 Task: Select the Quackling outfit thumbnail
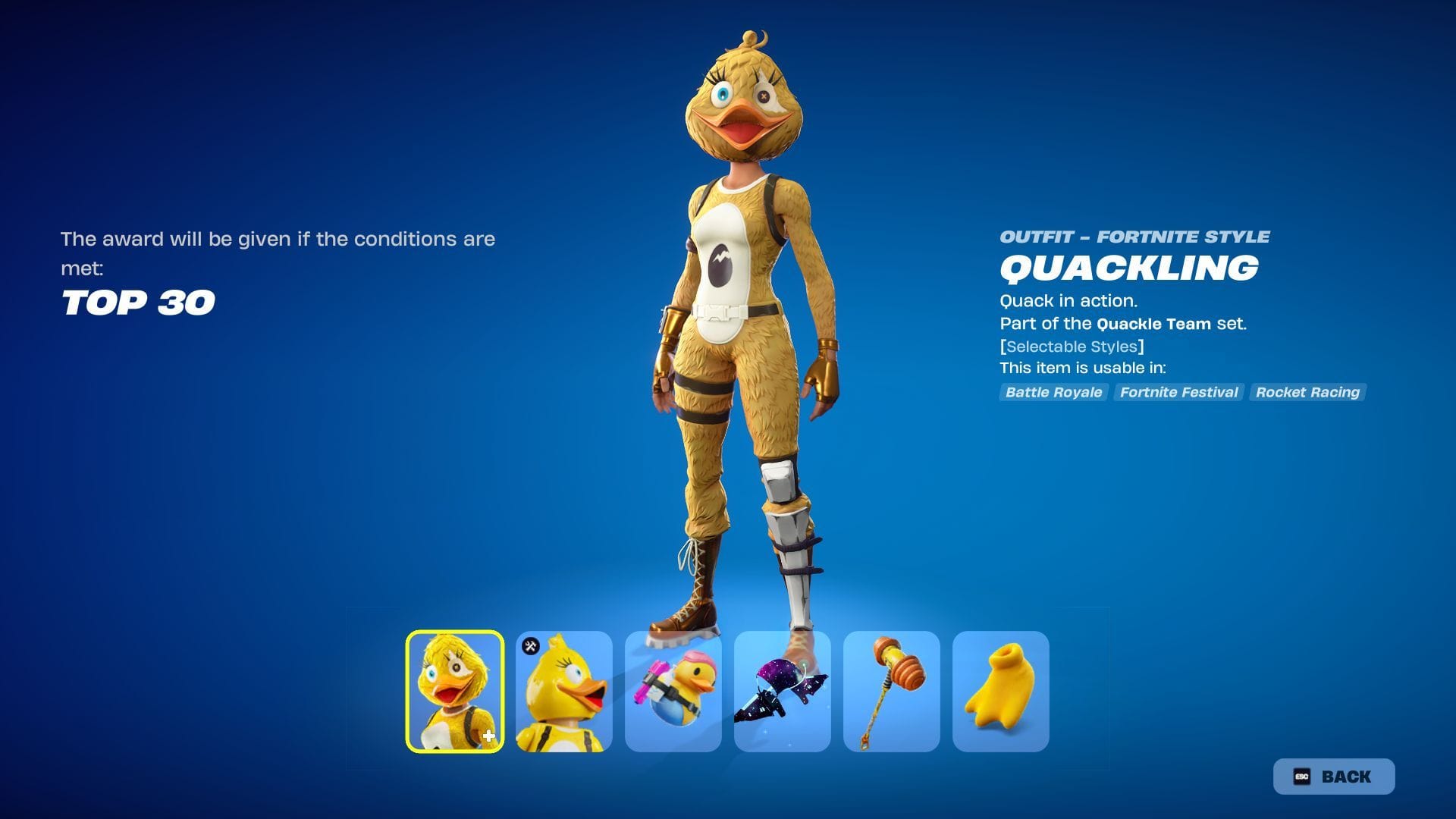455,691
